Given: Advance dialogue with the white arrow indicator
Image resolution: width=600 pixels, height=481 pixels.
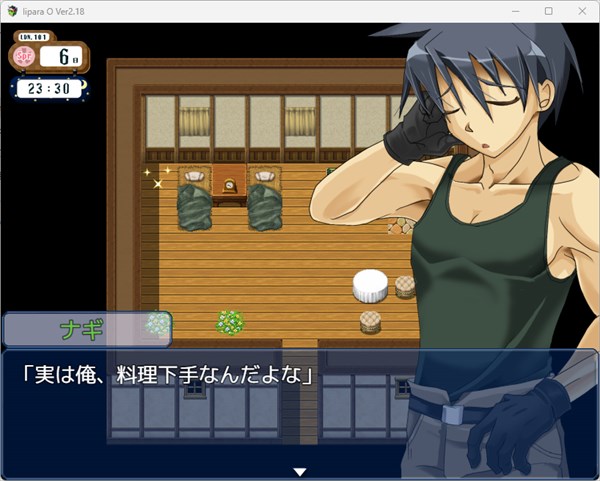Looking at the screenshot, I should click(x=298, y=471).
